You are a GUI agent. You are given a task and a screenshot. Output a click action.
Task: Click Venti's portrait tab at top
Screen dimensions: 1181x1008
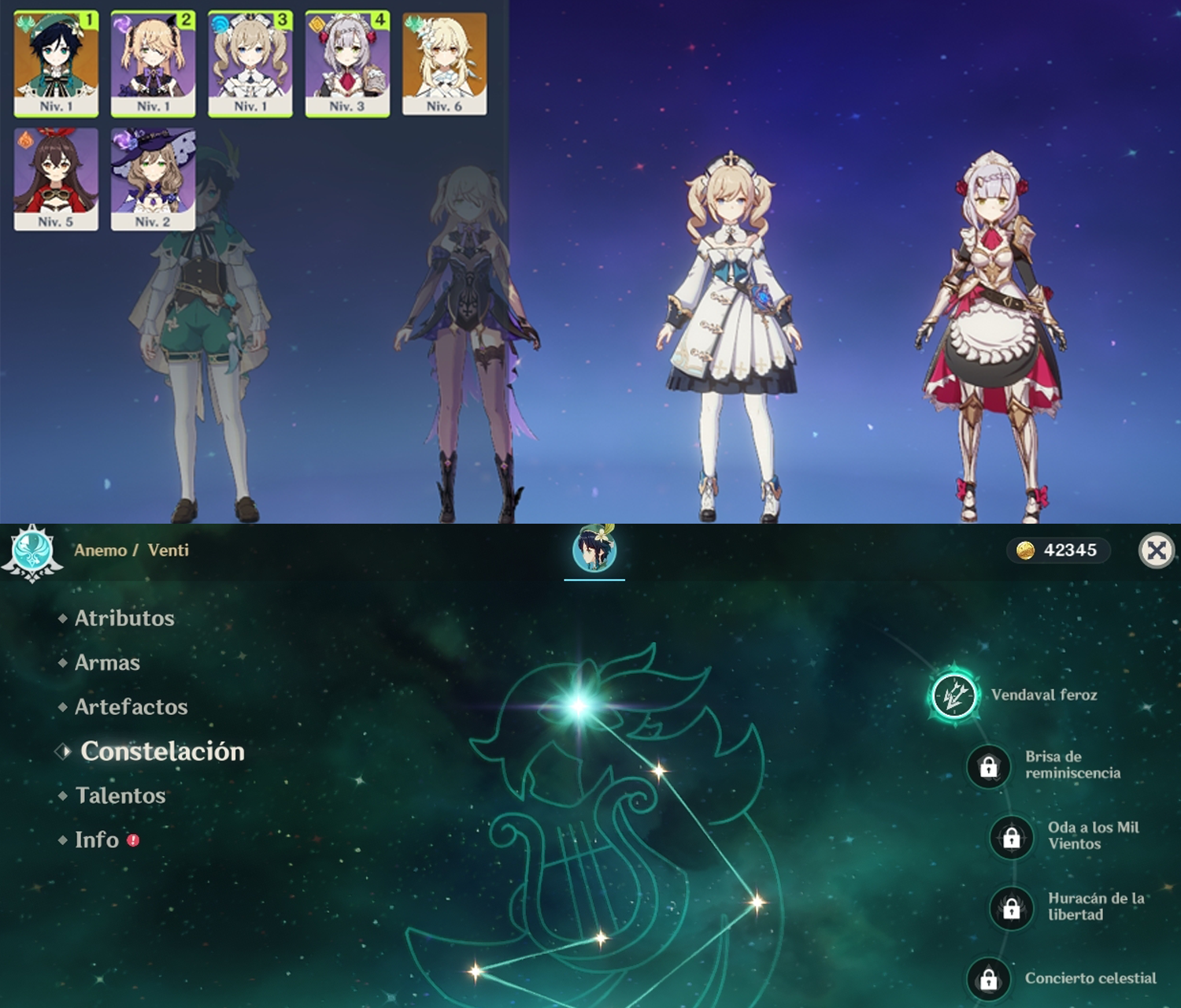coord(594,549)
